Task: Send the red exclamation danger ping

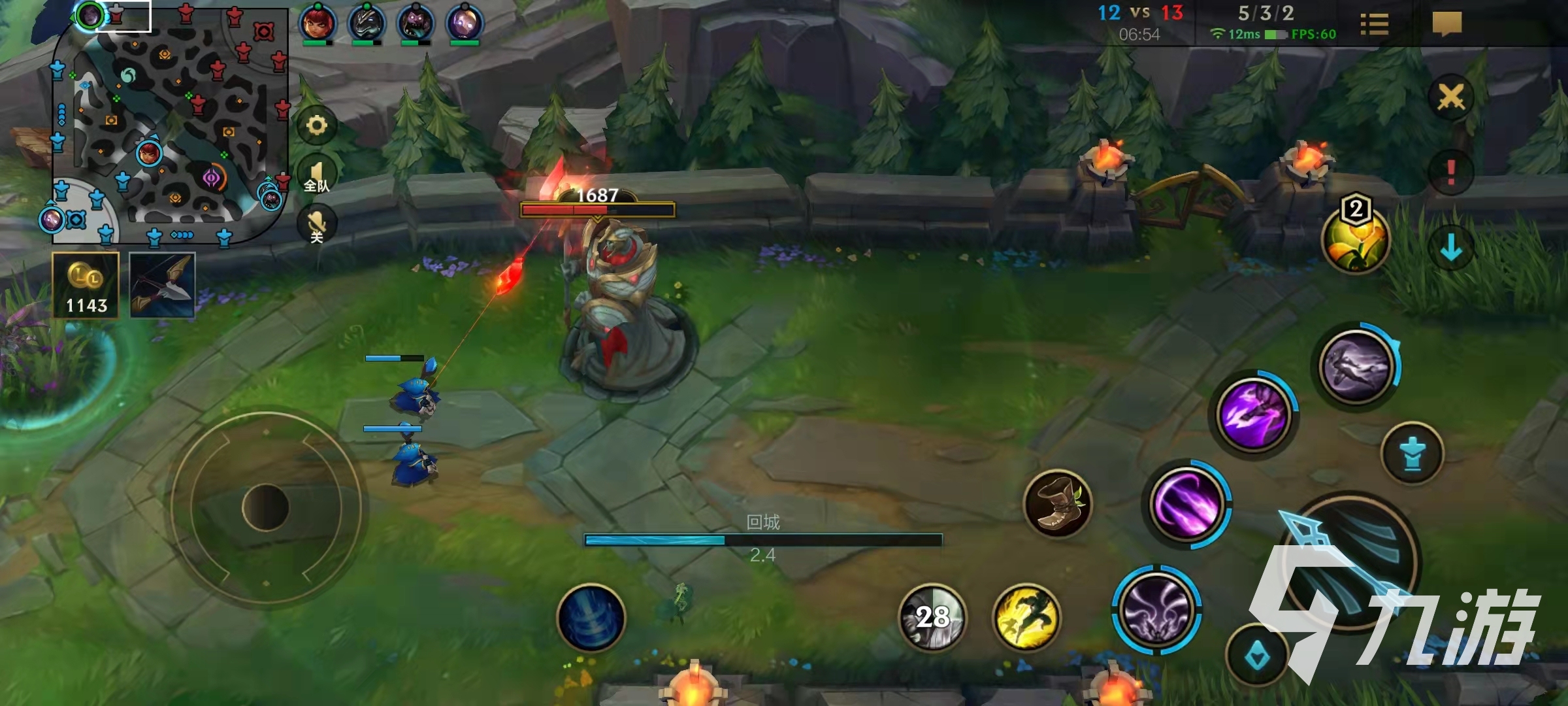Action: tap(1451, 173)
